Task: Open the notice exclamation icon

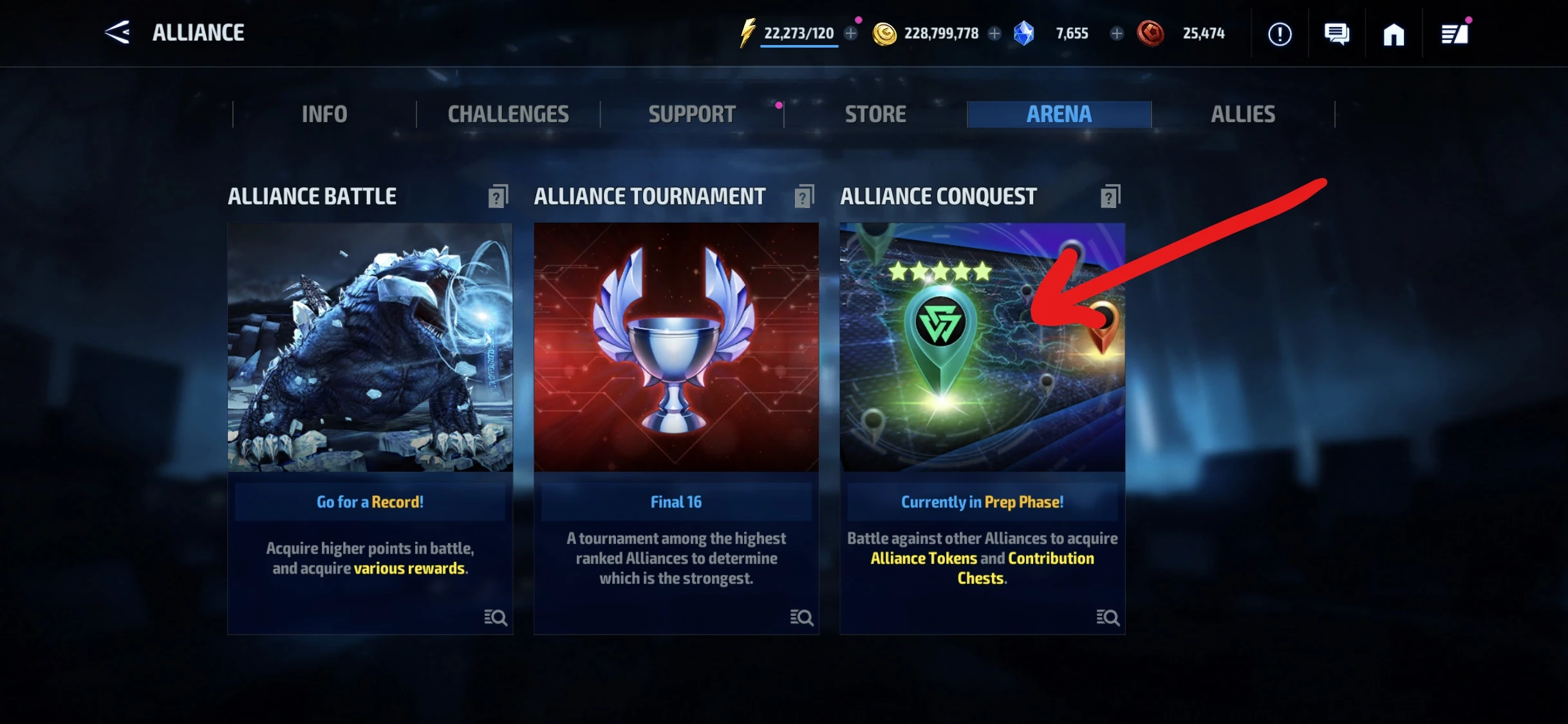Action: tap(1280, 33)
